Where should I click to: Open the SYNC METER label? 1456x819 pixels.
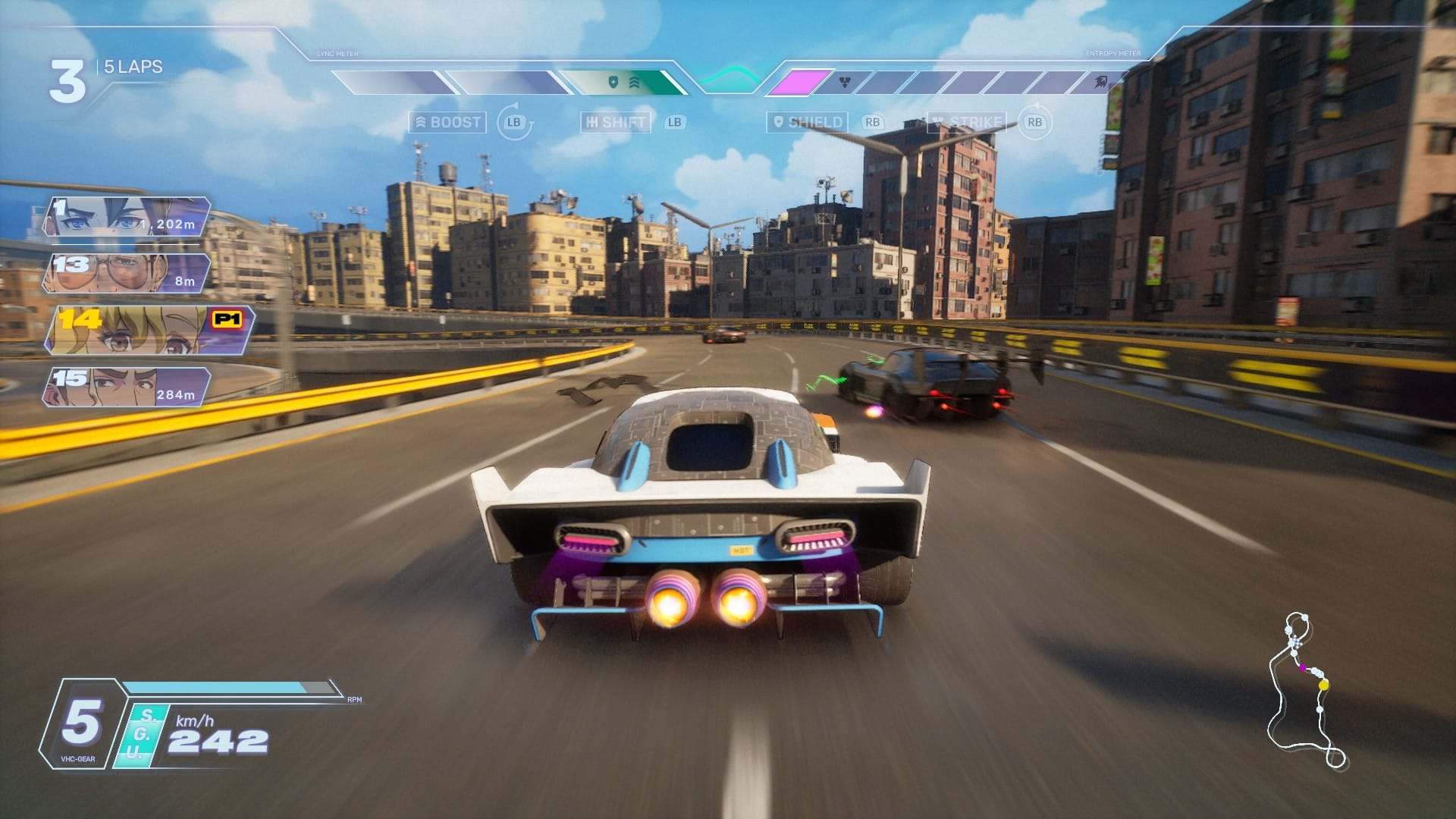coord(336,53)
